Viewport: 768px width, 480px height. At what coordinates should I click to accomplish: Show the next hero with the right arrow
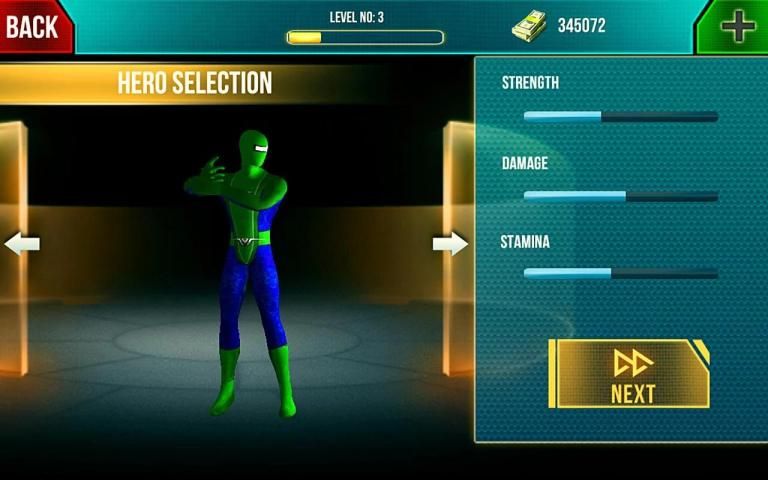click(450, 243)
